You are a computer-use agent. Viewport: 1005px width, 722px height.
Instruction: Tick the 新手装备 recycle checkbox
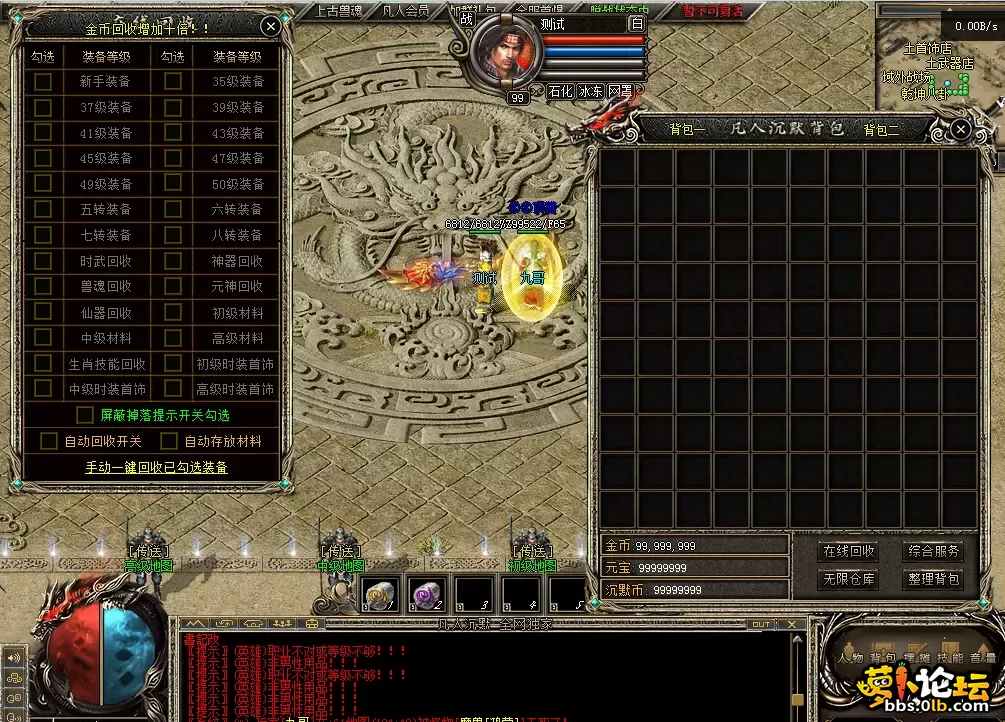pos(43,82)
